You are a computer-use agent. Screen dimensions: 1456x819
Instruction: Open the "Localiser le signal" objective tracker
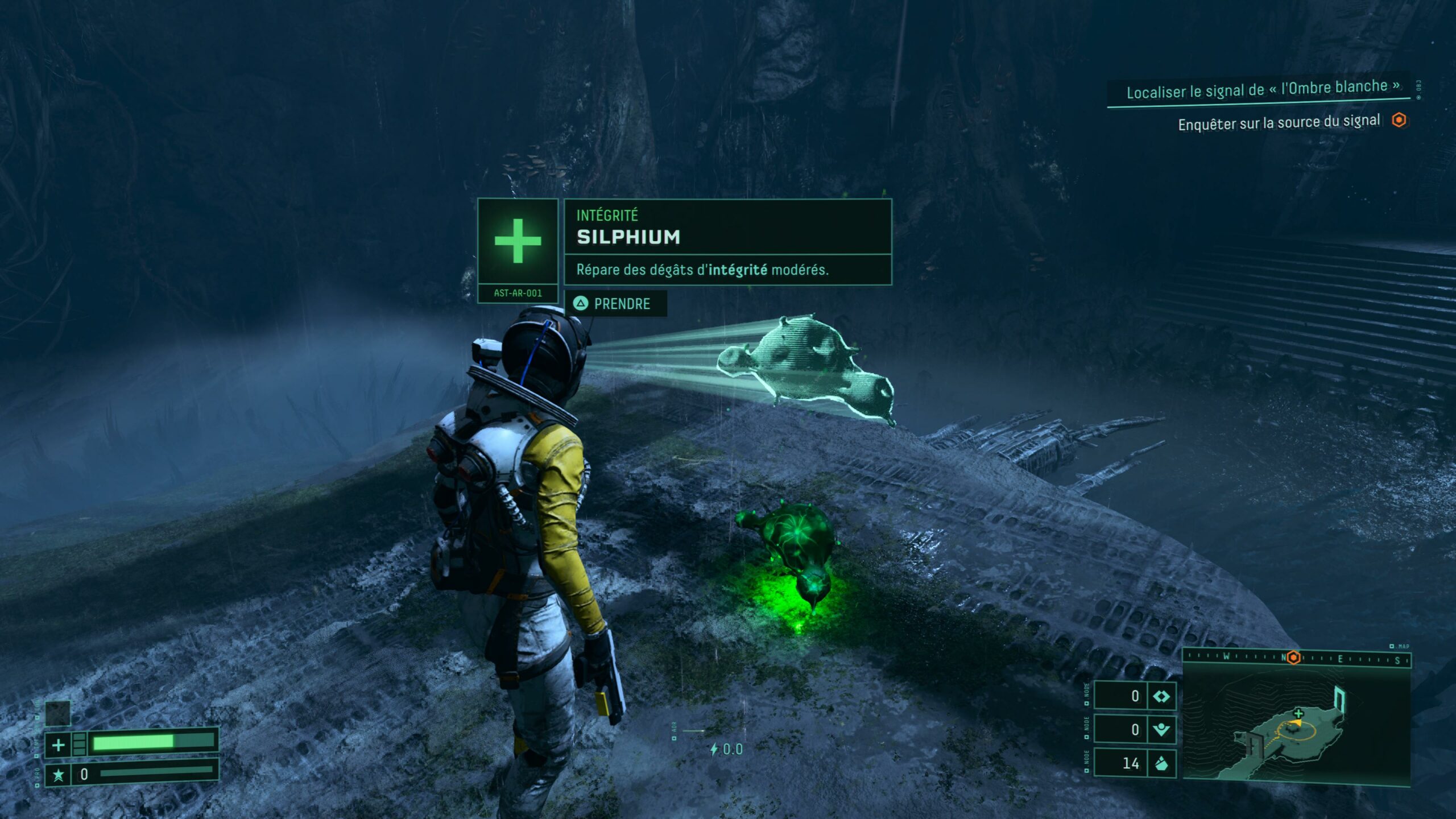point(1263,89)
